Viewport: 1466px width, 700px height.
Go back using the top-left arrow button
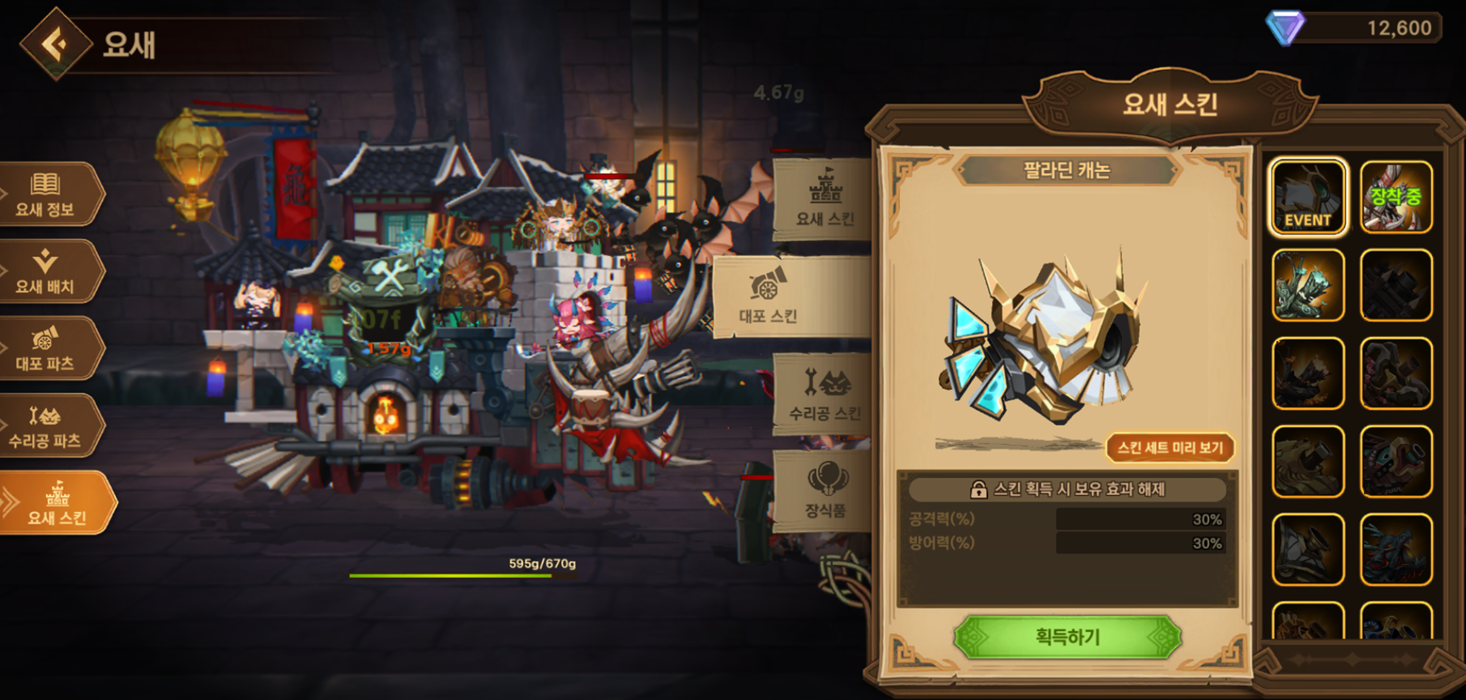pyautogui.click(x=56, y=43)
